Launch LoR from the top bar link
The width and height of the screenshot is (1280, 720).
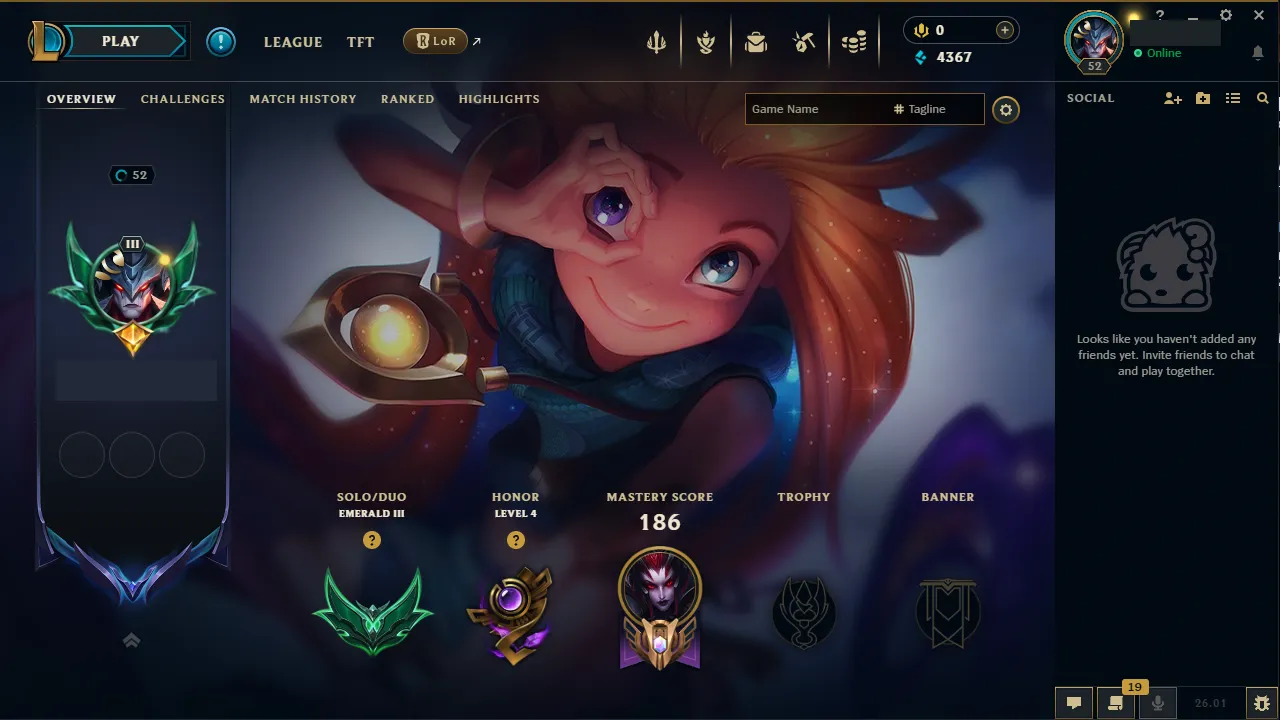[x=436, y=41]
